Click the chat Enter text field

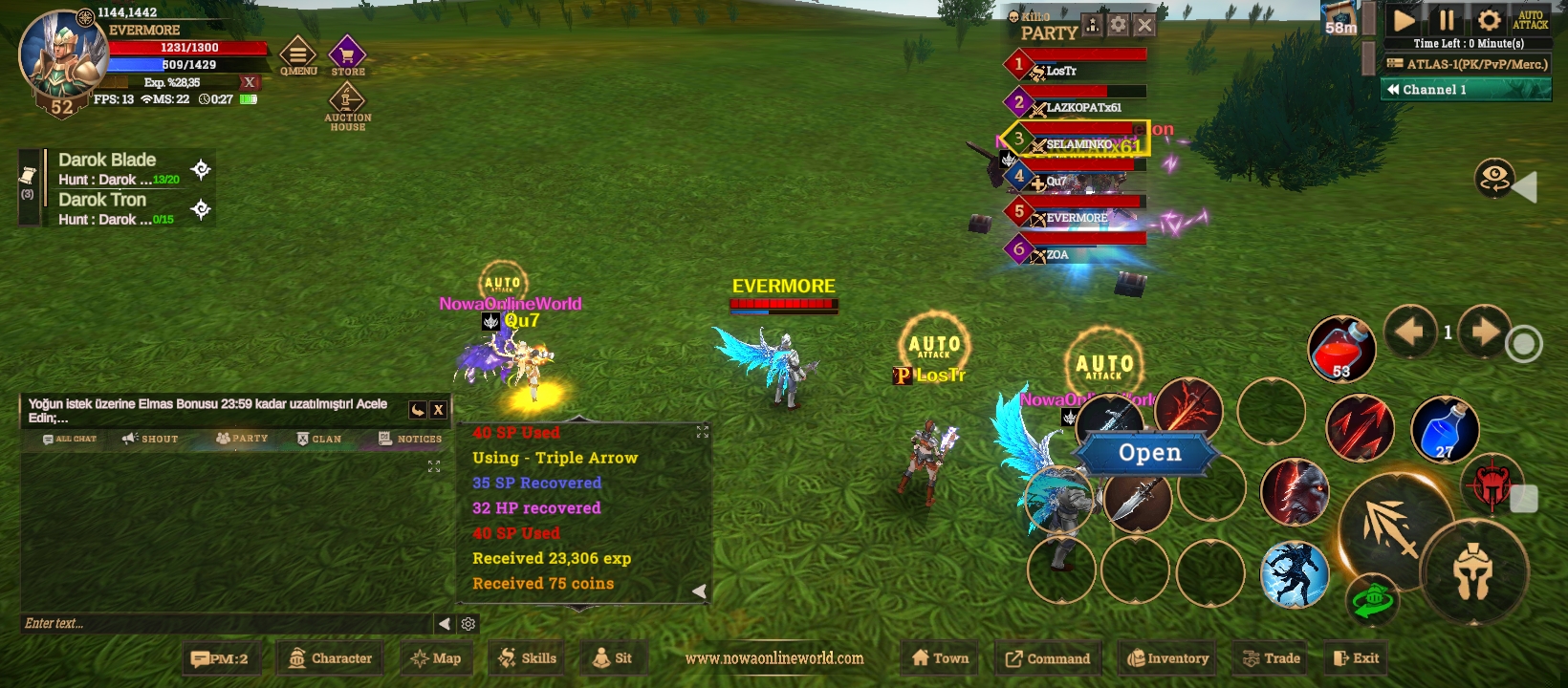pyautogui.click(x=225, y=624)
